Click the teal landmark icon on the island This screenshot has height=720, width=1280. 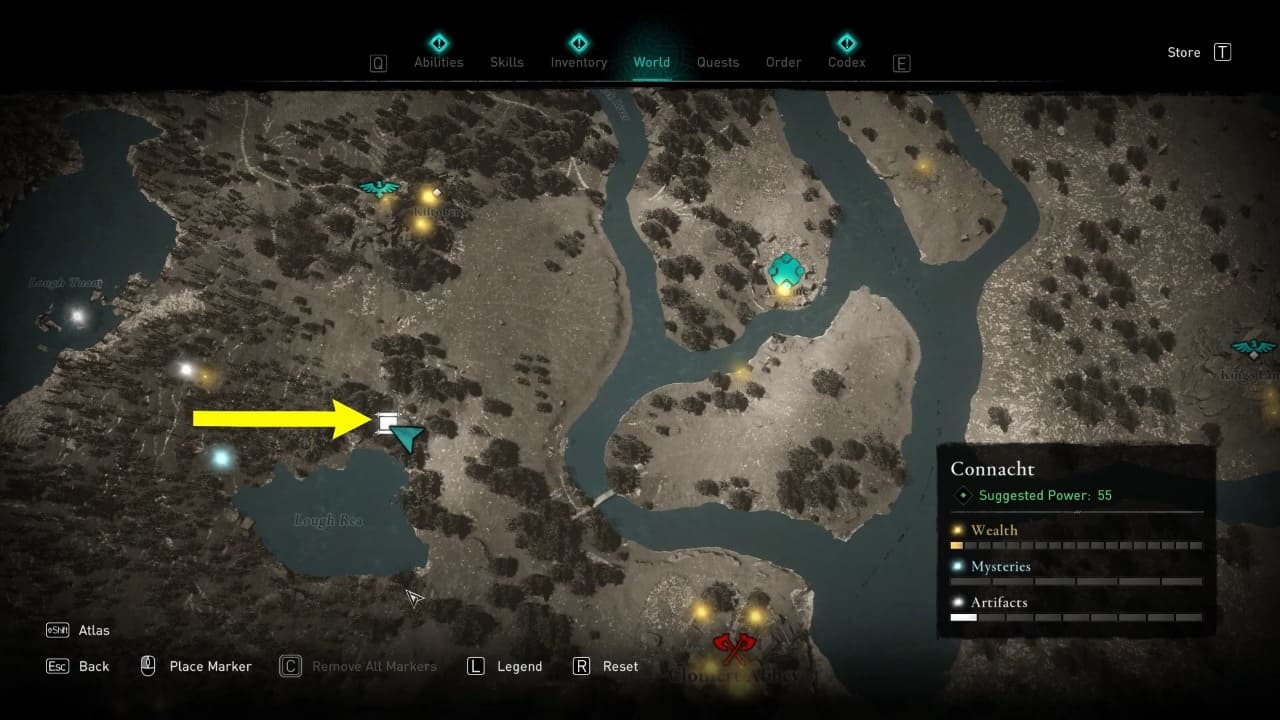(x=786, y=267)
